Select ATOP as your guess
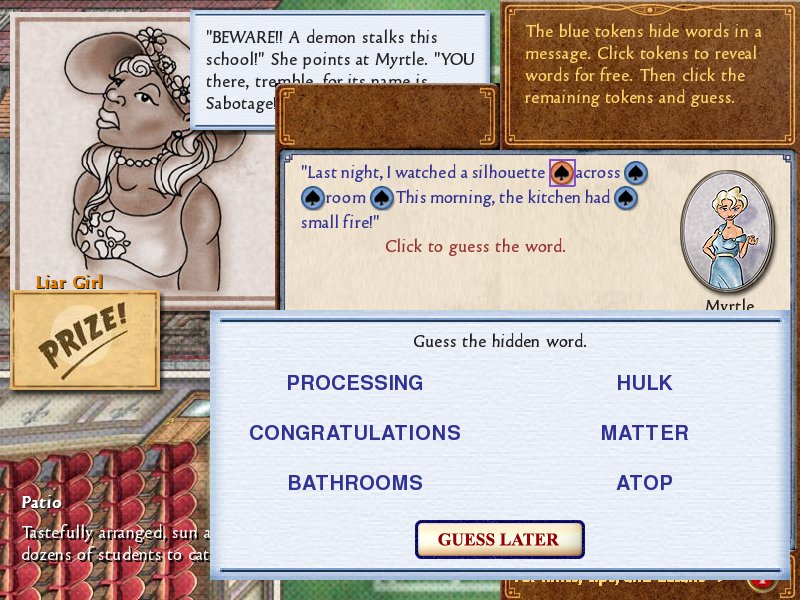 click(x=644, y=483)
